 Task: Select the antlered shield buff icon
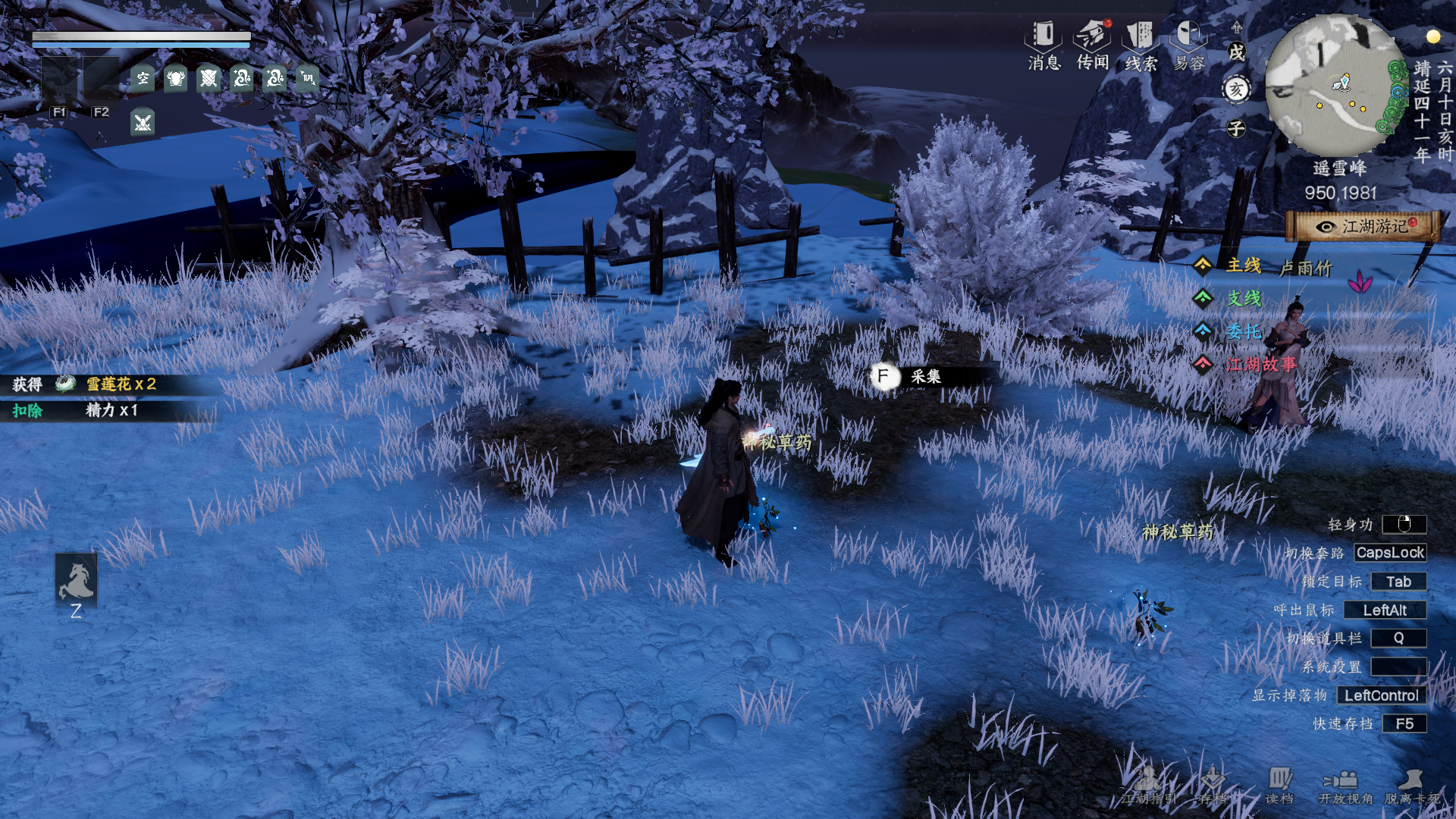point(176,78)
